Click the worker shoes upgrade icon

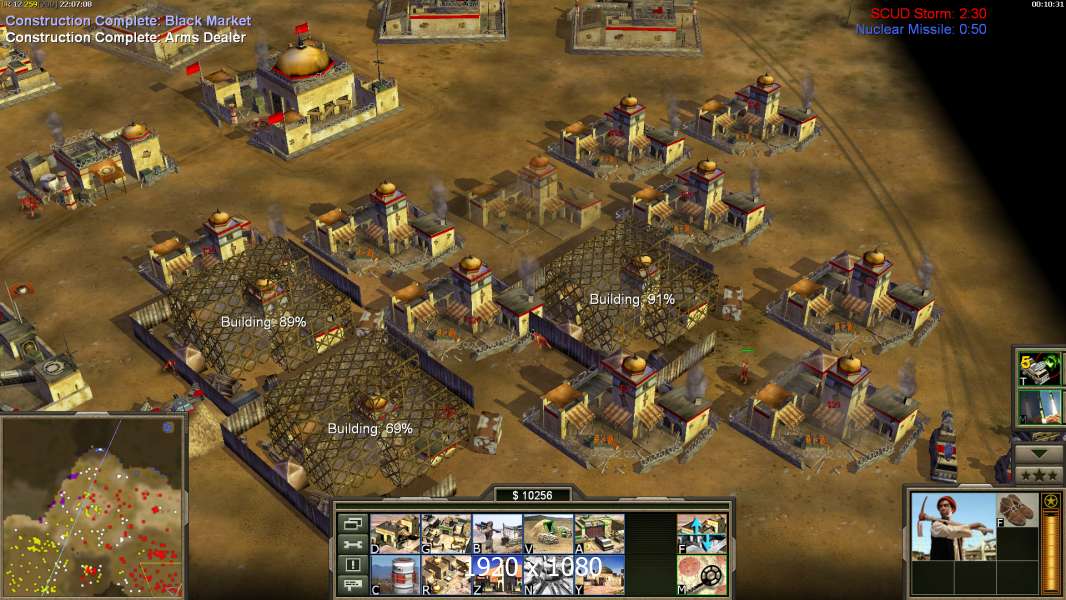(1018, 510)
